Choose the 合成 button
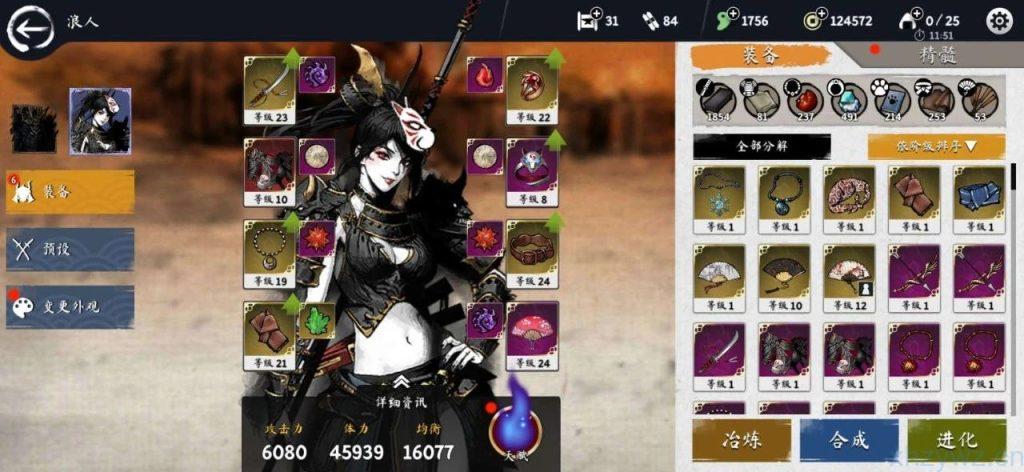Viewport: 1024px width, 472px height. tap(849, 440)
